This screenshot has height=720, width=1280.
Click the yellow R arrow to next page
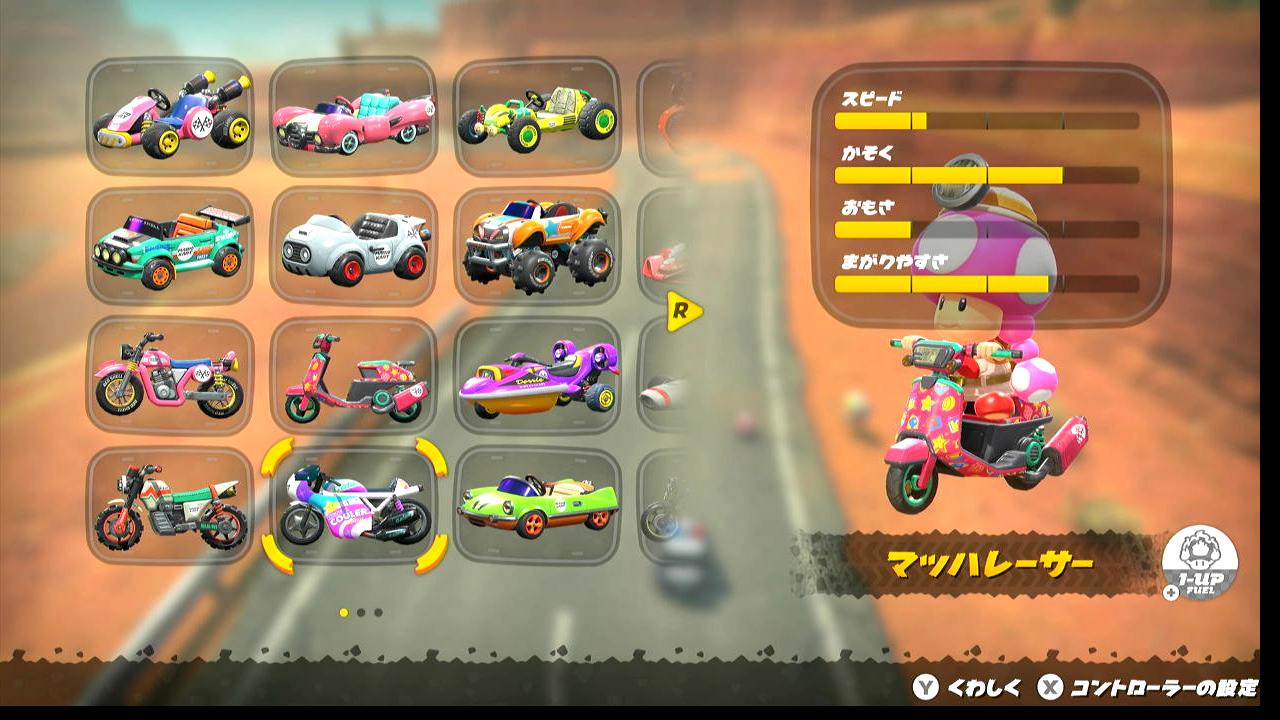pos(684,312)
